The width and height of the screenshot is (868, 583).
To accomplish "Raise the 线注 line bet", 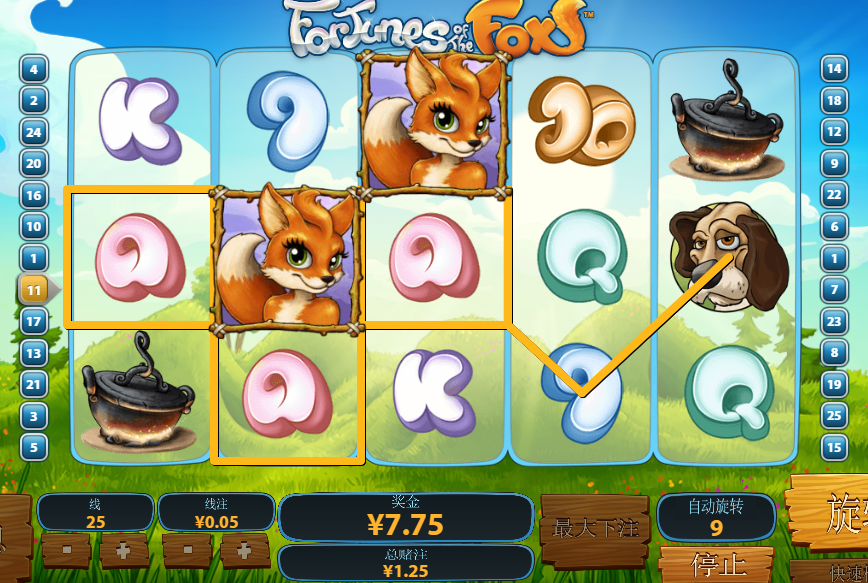I will click(x=244, y=550).
